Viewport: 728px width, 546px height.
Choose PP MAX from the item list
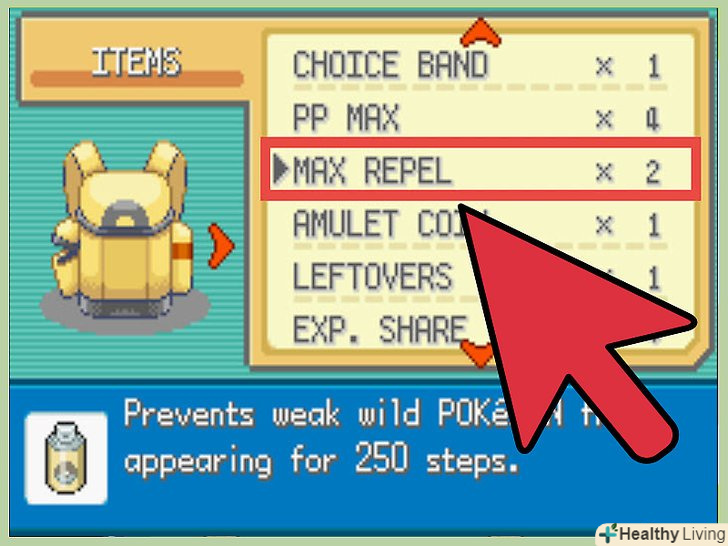(x=345, y=120)
